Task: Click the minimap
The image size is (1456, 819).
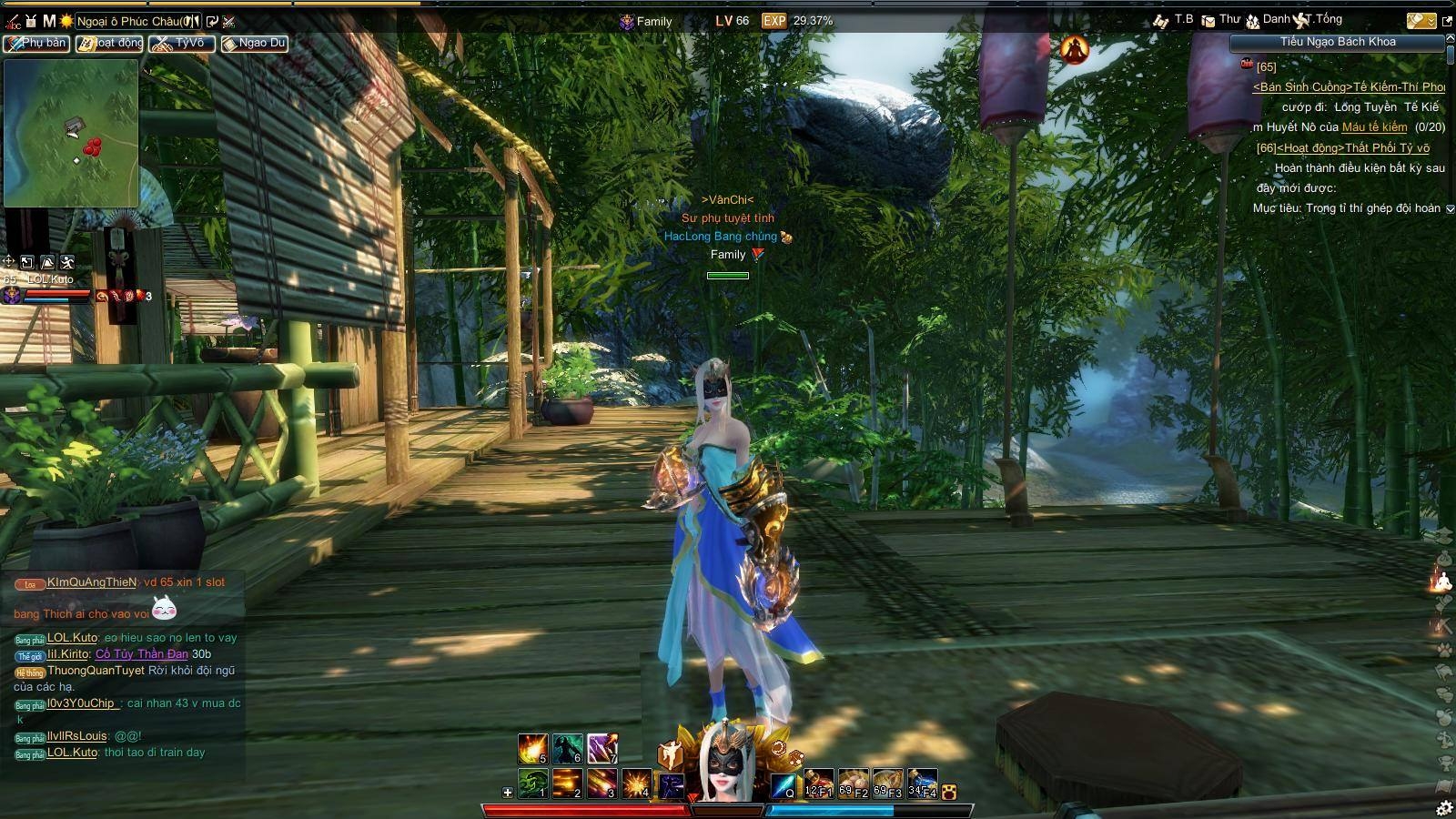Action: point(71,133)
